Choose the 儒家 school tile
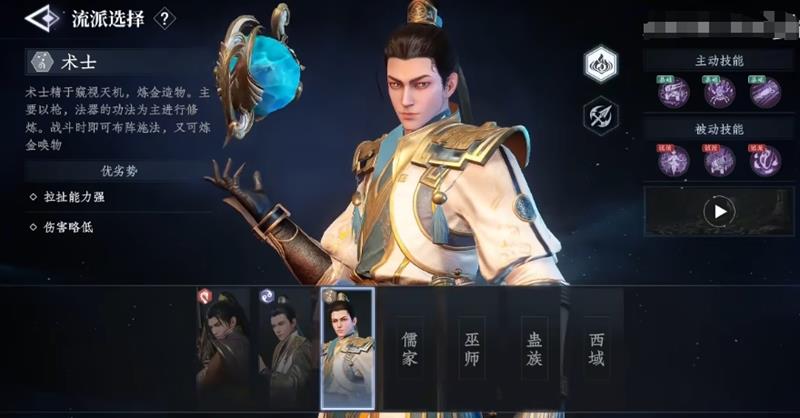The width and height of the screenshot is (800, 418). (x=409, y=347)
